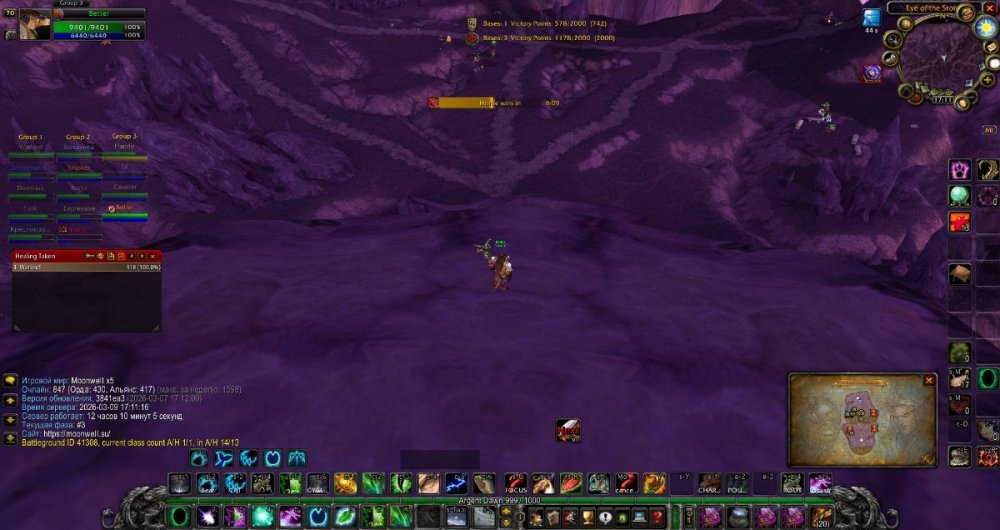This screenshot has height=530, width=1000.
Task: Close the battlefield zone map panel
Action: point(929,380)
